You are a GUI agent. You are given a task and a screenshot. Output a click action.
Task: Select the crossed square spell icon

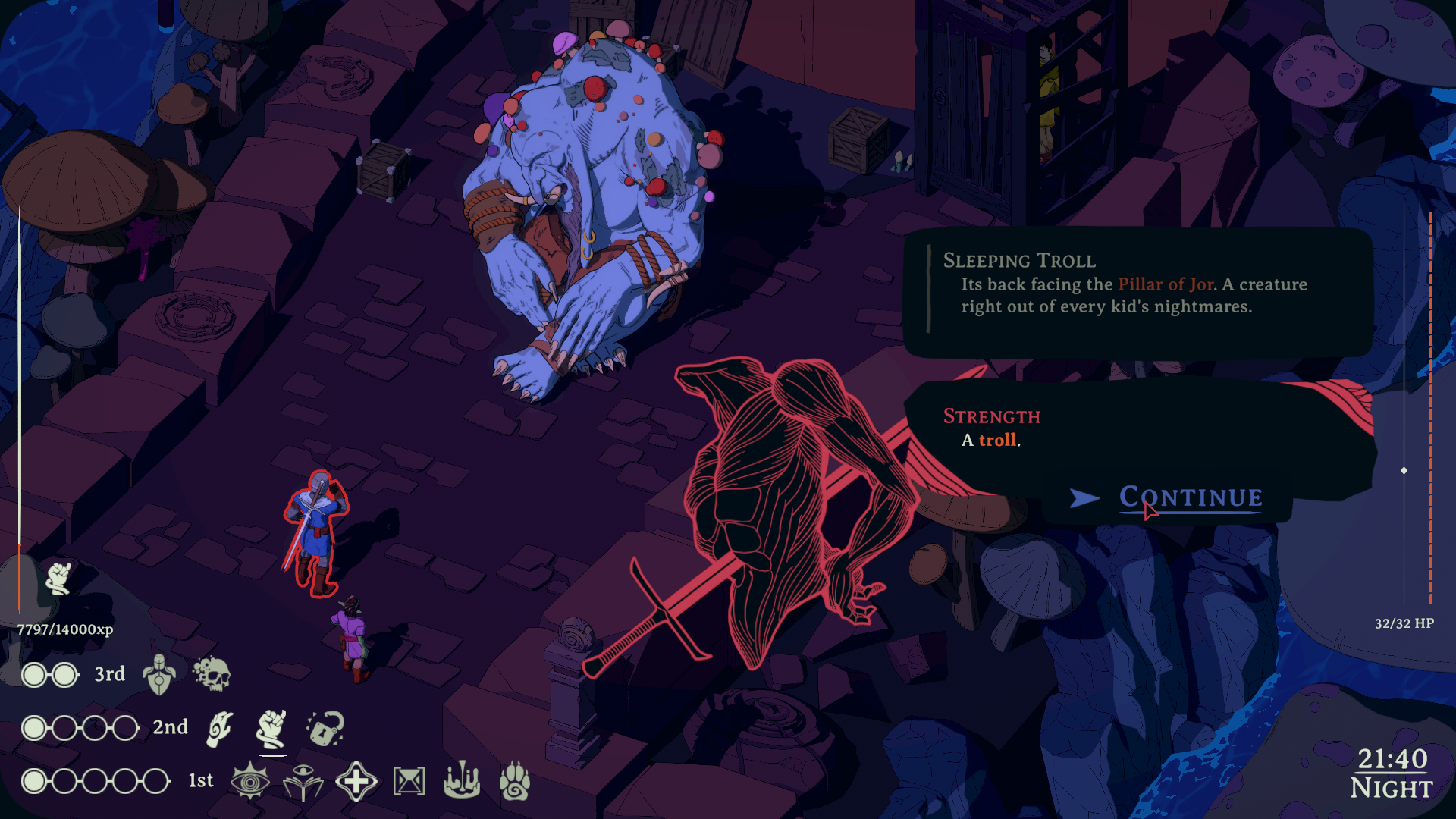[409, 782]
